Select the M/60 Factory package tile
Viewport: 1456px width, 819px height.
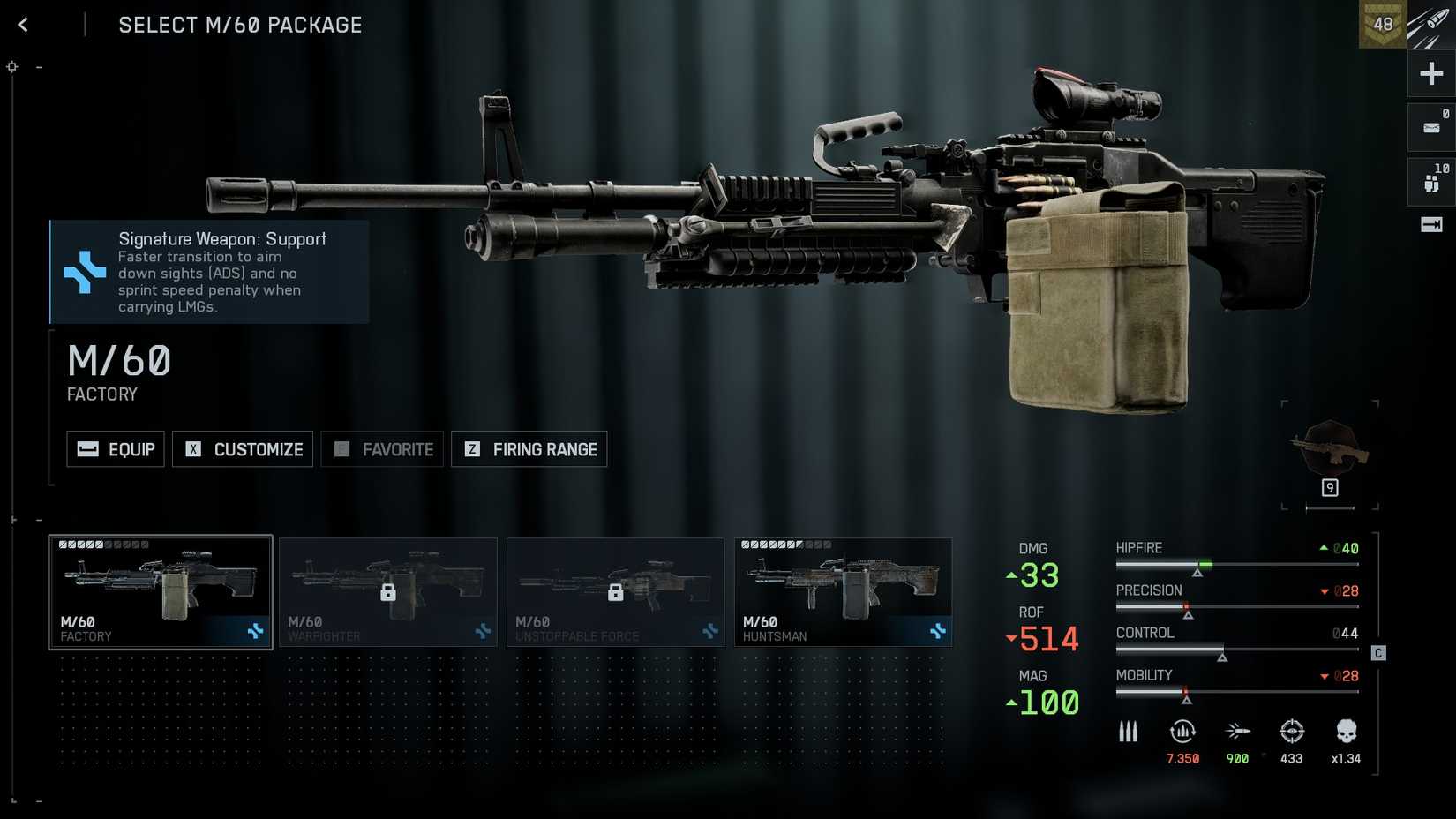click(161, 592)
